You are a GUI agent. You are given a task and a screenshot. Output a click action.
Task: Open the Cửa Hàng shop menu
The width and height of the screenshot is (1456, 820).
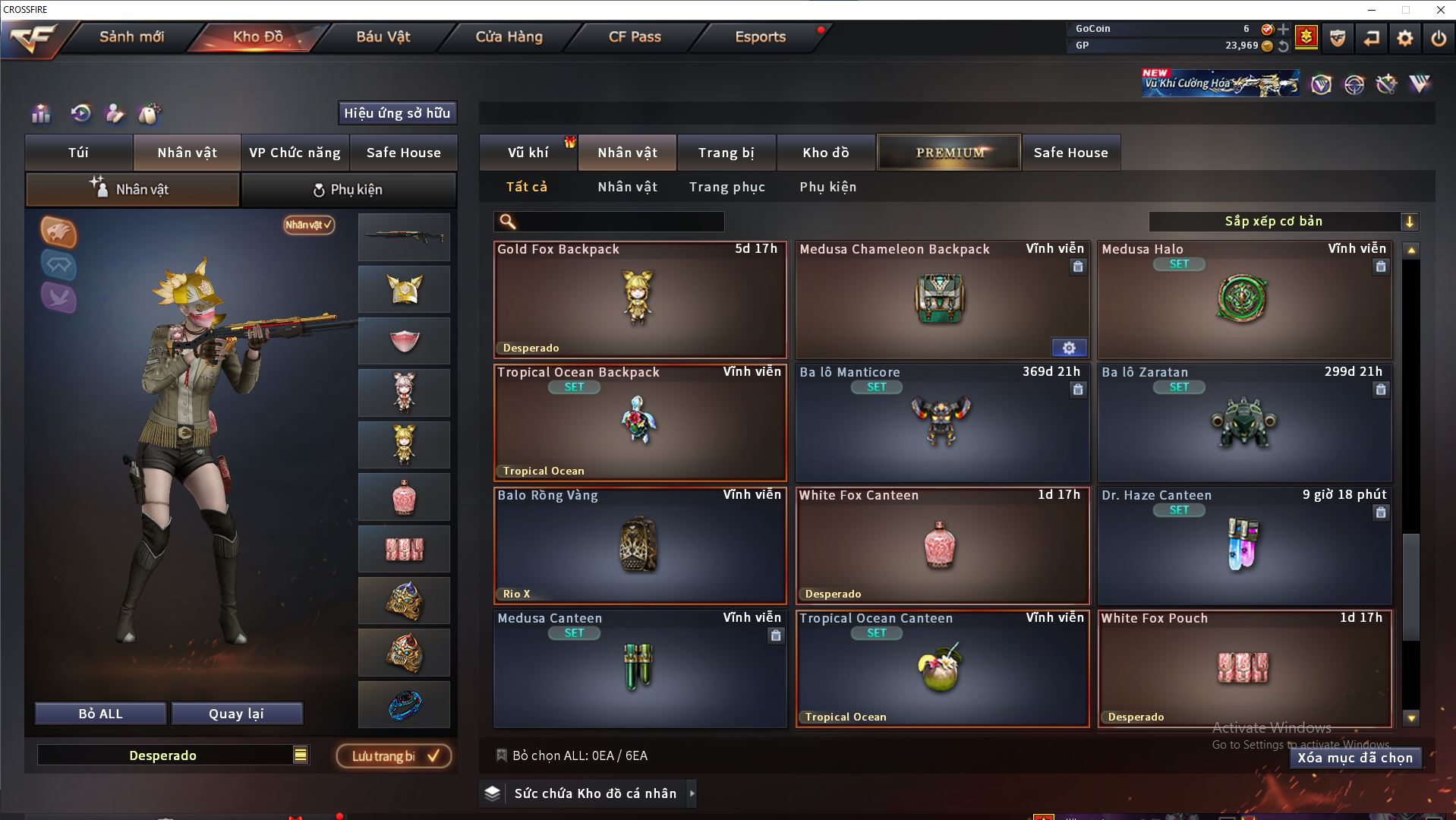(509, 36)
